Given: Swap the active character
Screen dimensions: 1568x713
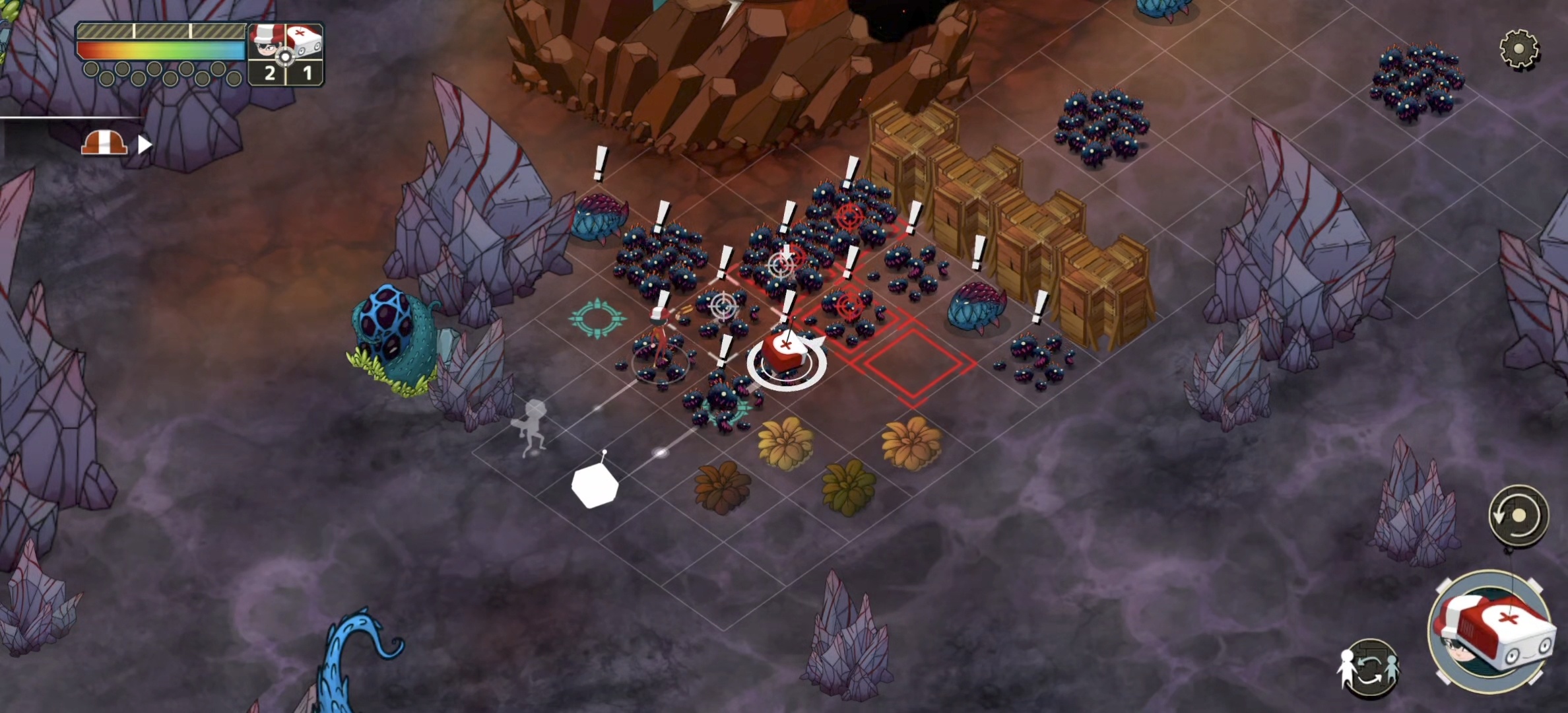Looking at the screenshot, I should [1369, 668].
